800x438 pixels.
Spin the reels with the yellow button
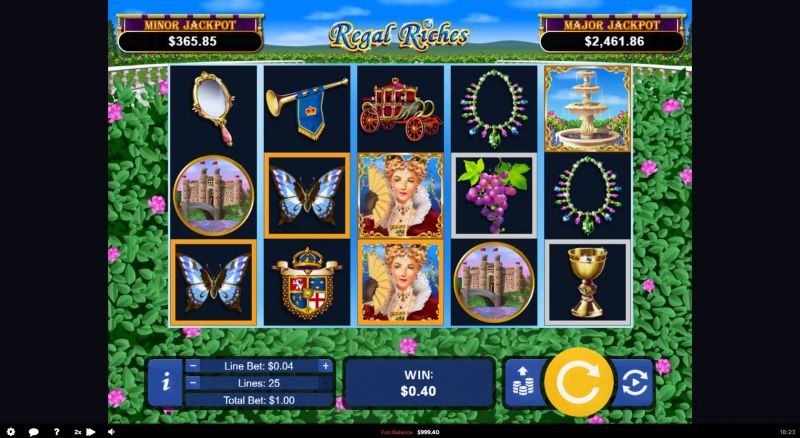(x=578, y=381)
